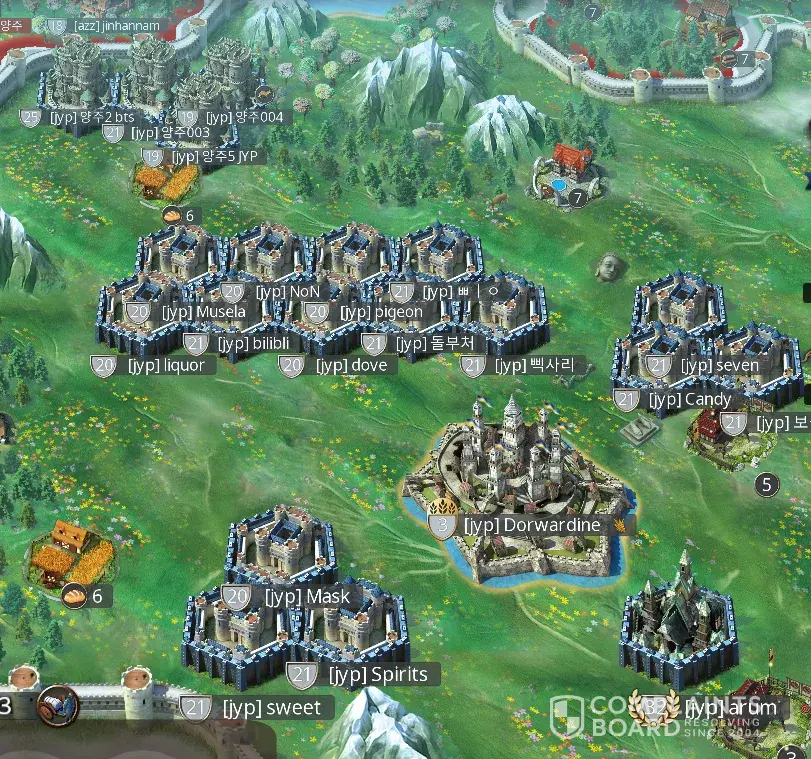Select the [jyp] arum castle label
This screenshot has height=759, width=811.
pos(730,707)
